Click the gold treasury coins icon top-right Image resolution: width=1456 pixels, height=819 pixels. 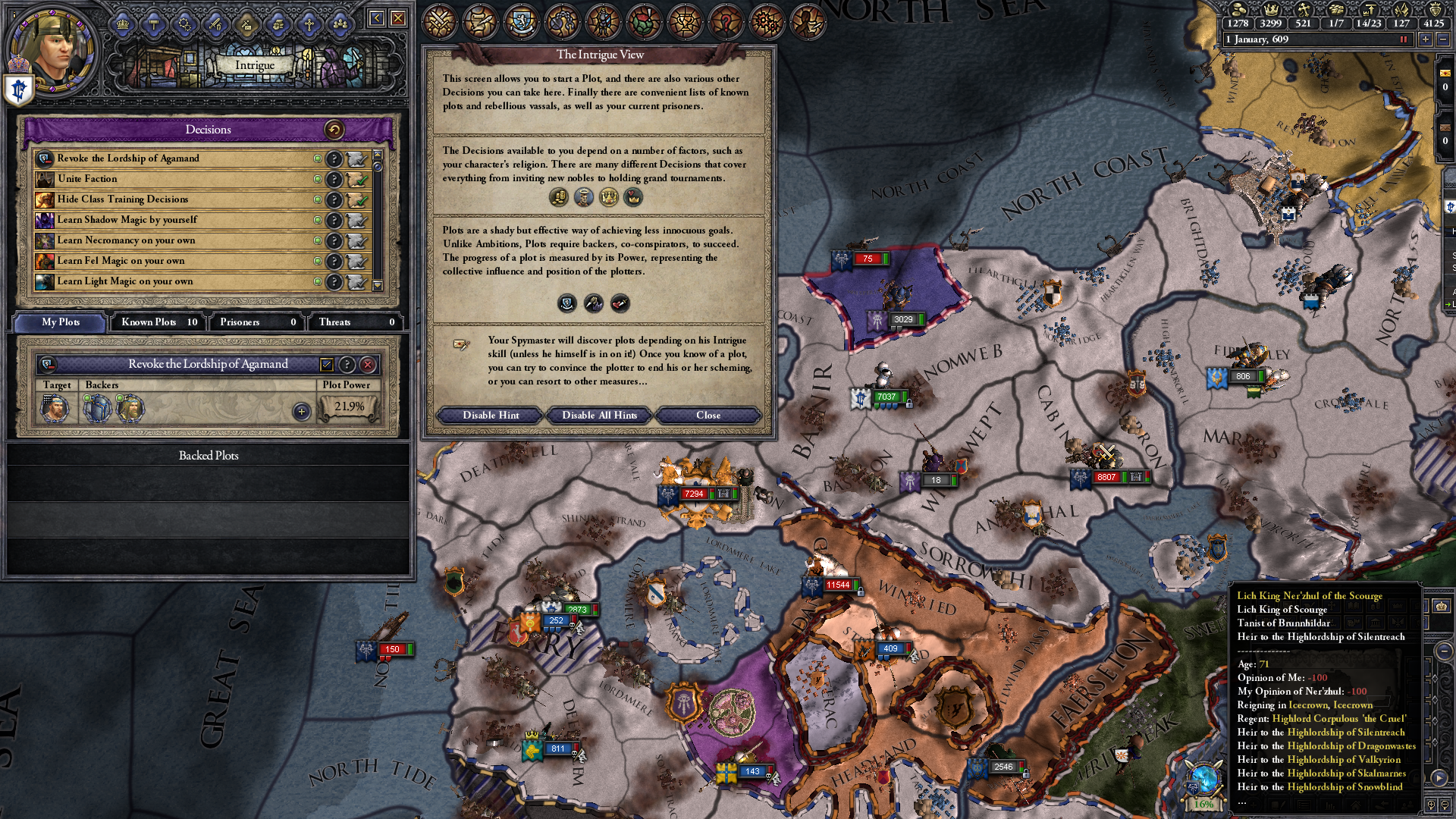[x=1239, y=11]
